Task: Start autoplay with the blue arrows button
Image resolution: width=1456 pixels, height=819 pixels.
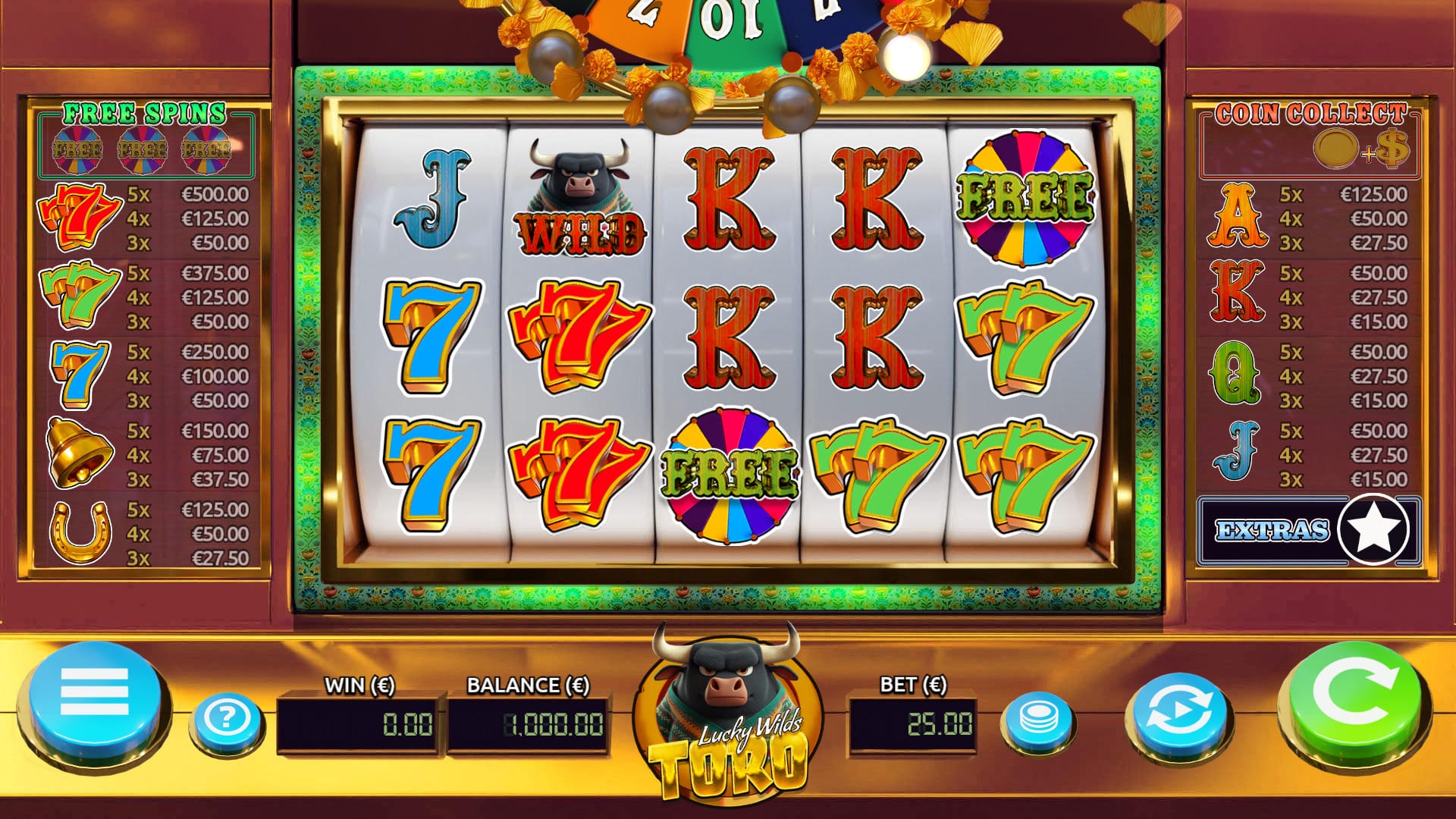Action: coord(1178,714)
